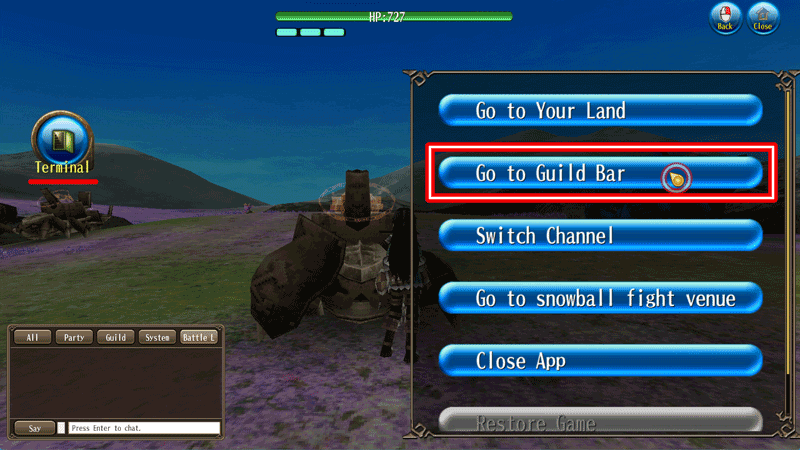The width and height of the screenshot is (800, 450).
Task: Select the Close App entry
Action: coord(600,360)
